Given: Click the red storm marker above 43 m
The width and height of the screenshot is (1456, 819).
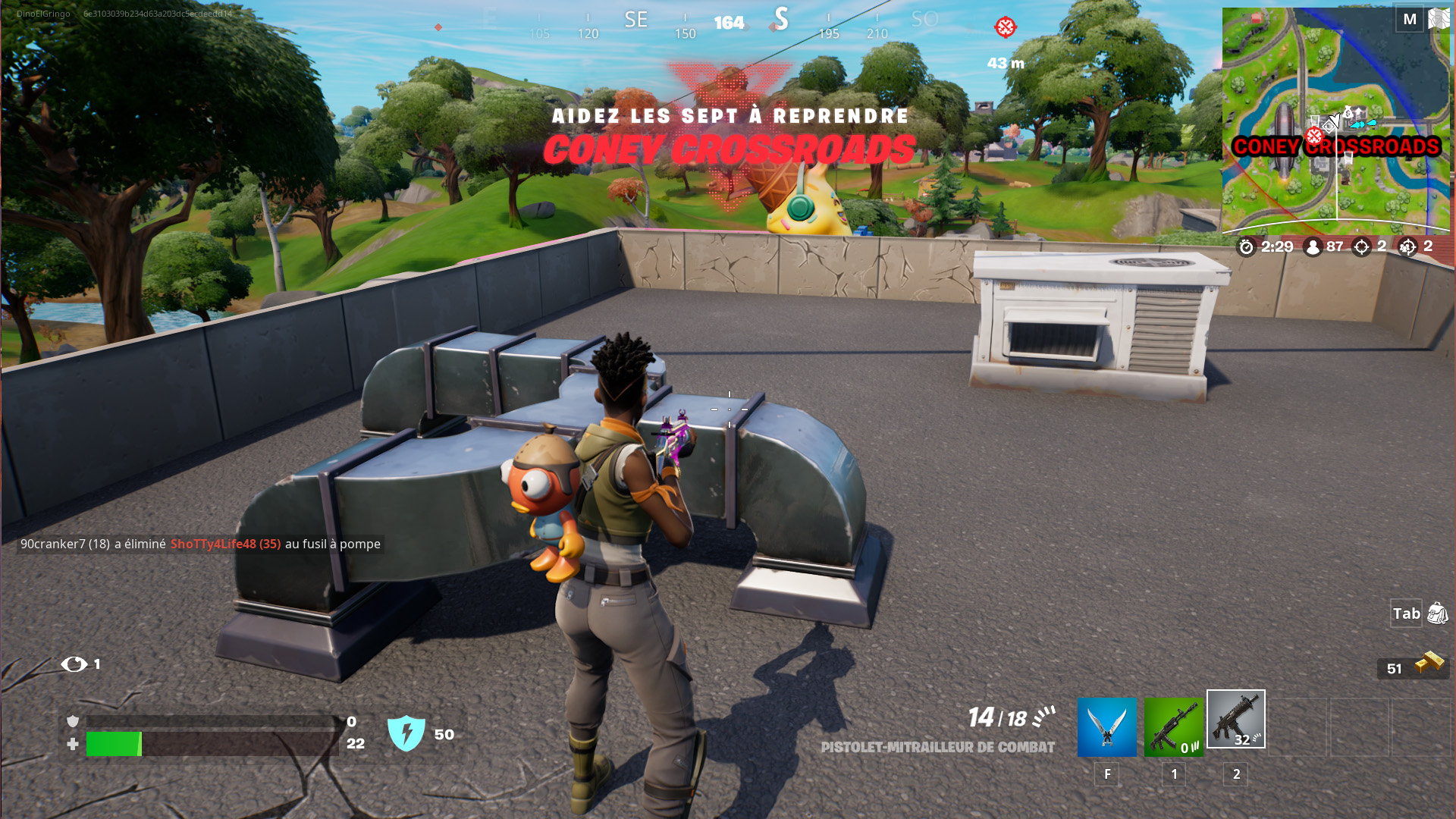Looking at the screenshot, I should tap(1005, 28).
